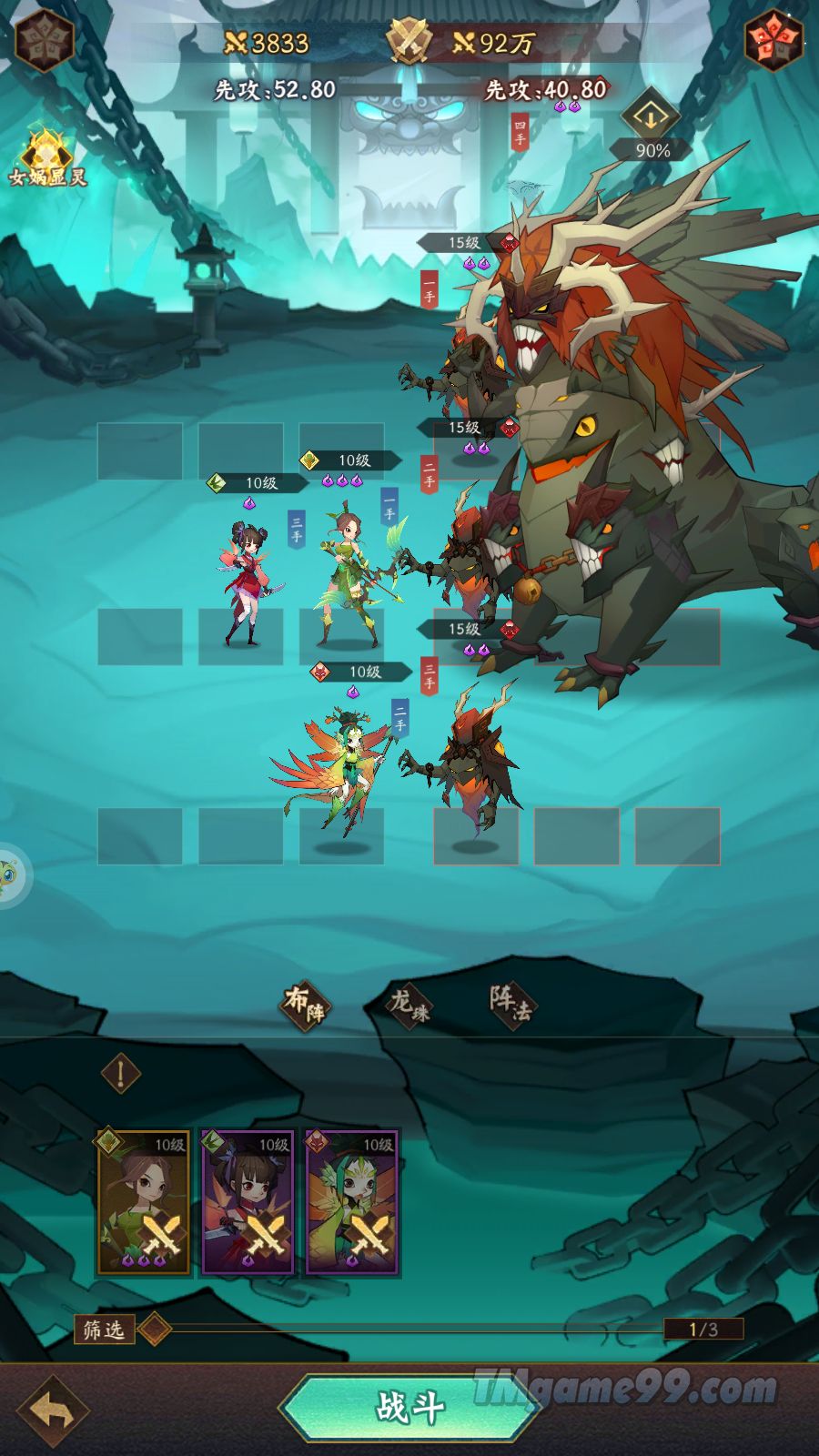Select the red-kimono girl hero card
Viewport: 819px width, 1456px height.
click(x=248, y=1203)
